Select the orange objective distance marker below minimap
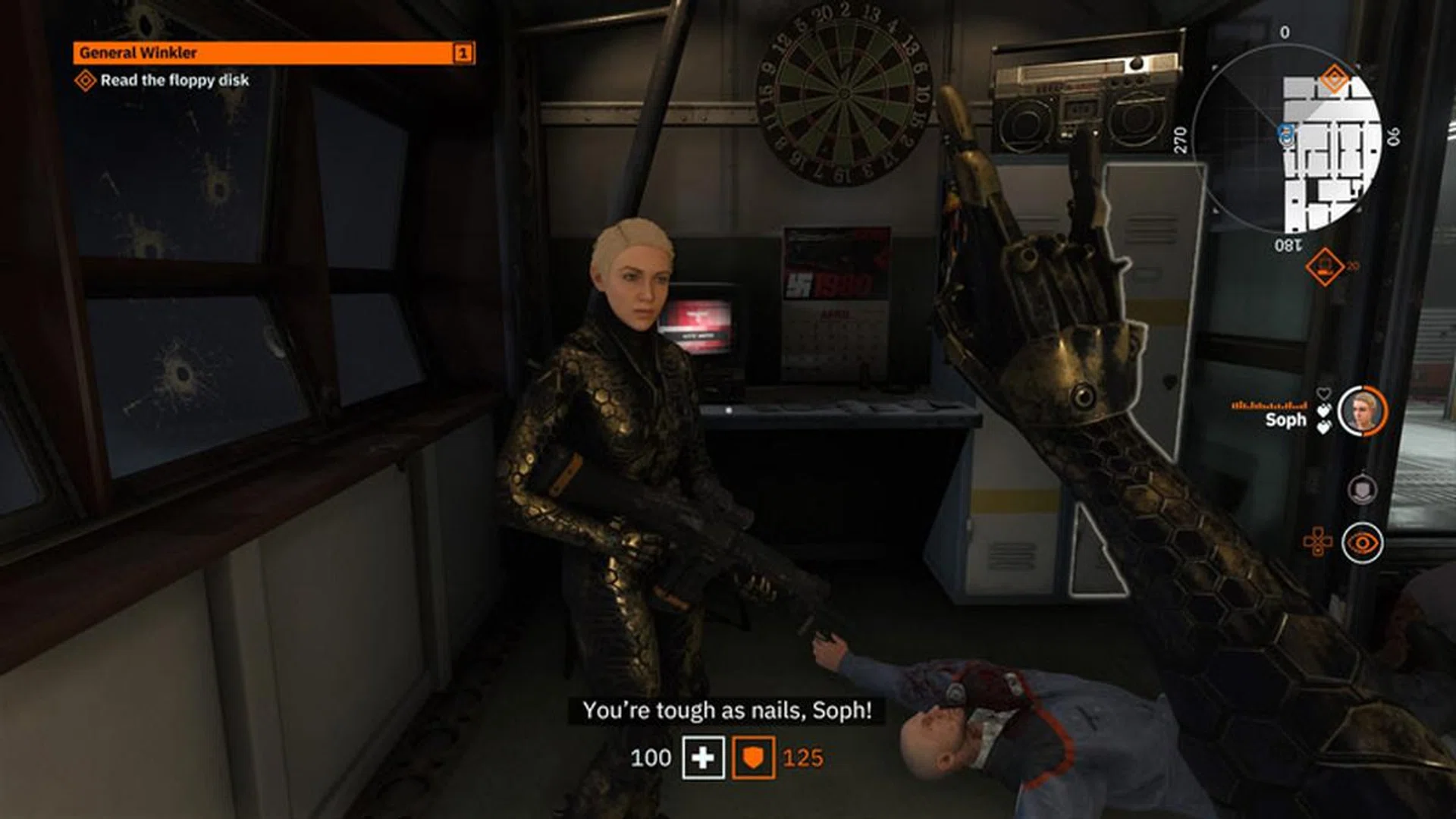This screenshot has width=1456, height=819. tap(1324, 267)
